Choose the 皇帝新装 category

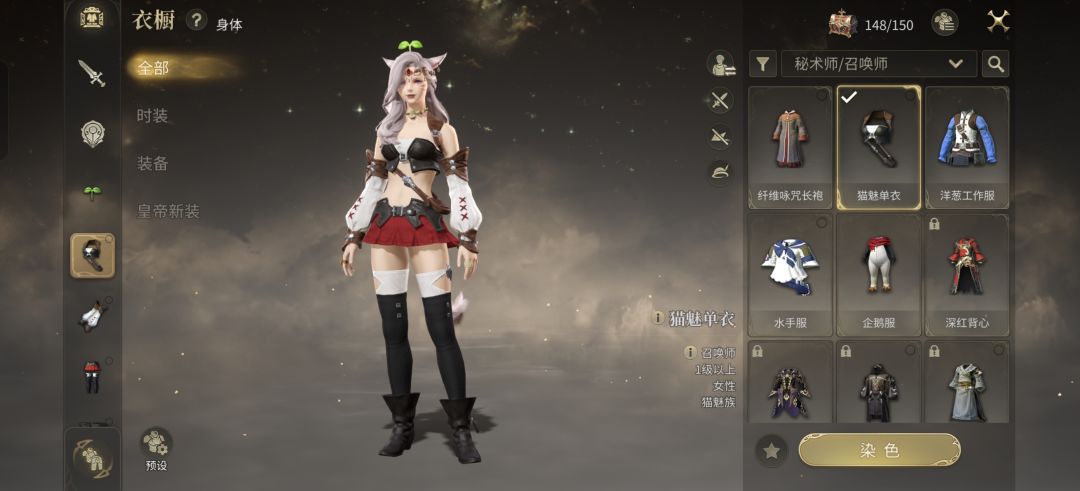click(168, 212)
